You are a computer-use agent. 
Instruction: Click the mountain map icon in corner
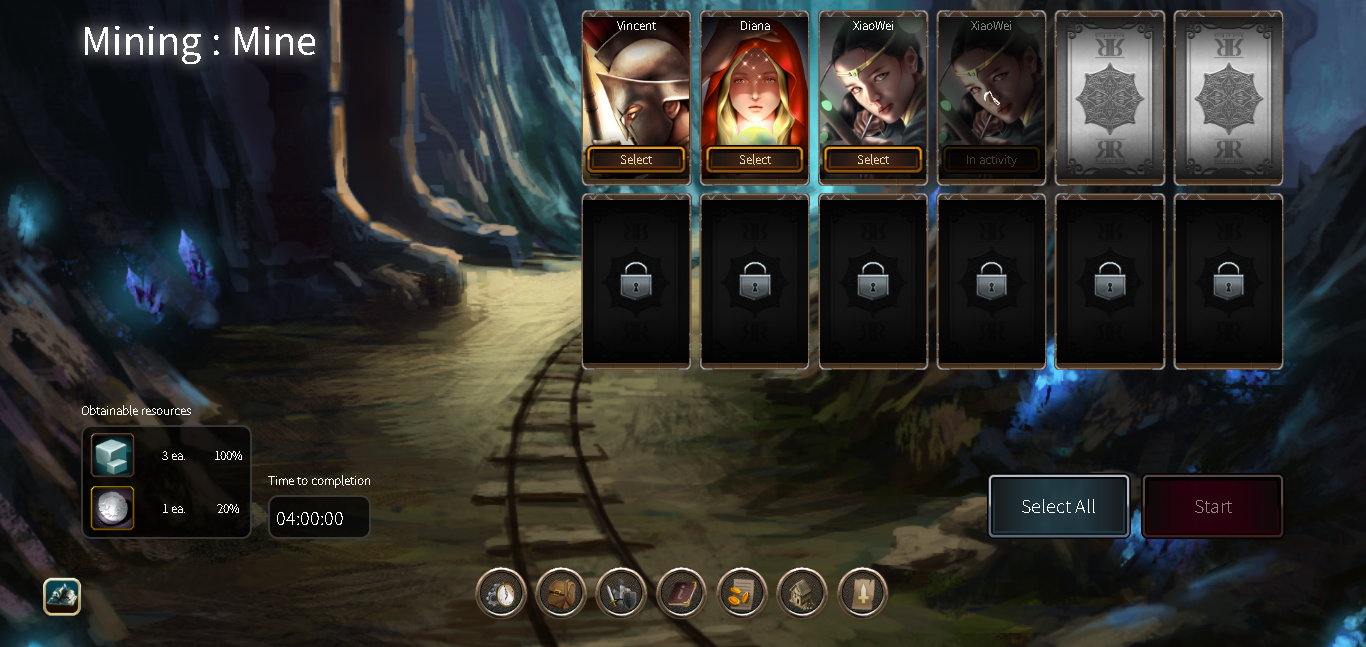coord(62,597)
